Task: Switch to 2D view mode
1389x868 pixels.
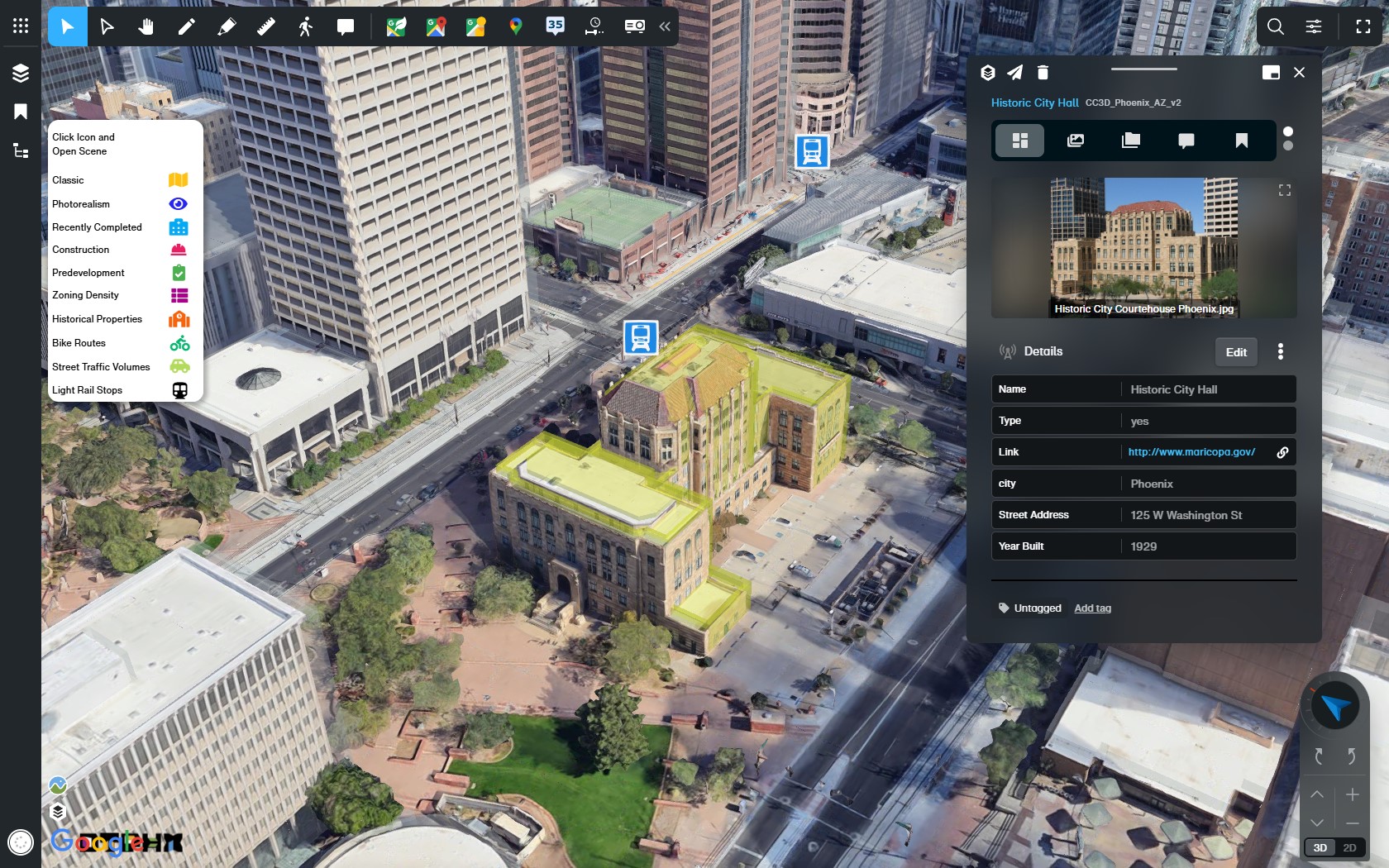Action: 1349,847
